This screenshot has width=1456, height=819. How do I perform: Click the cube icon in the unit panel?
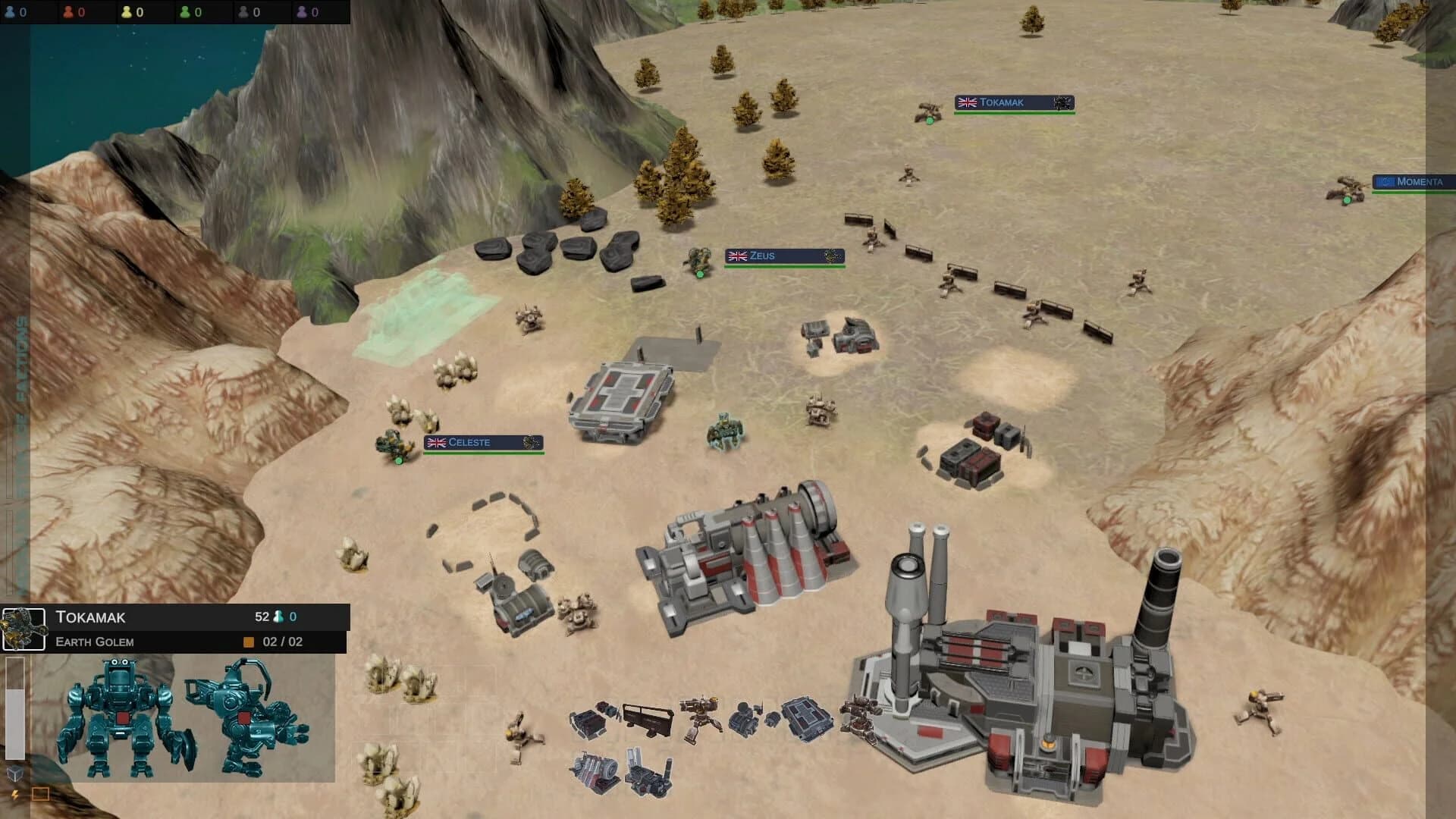tap(15, 773)
